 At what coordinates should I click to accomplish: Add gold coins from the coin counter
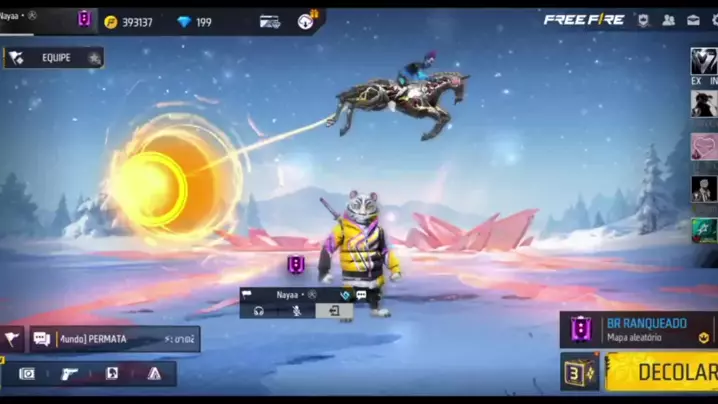tap(130, 22)
